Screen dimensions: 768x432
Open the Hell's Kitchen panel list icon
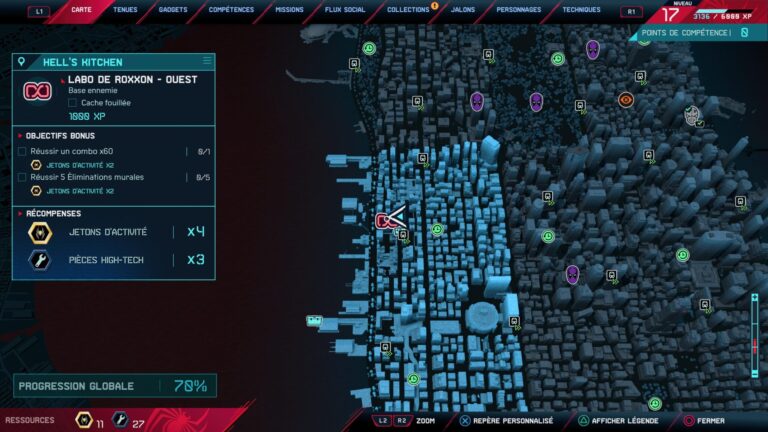[x=207, y=61]
